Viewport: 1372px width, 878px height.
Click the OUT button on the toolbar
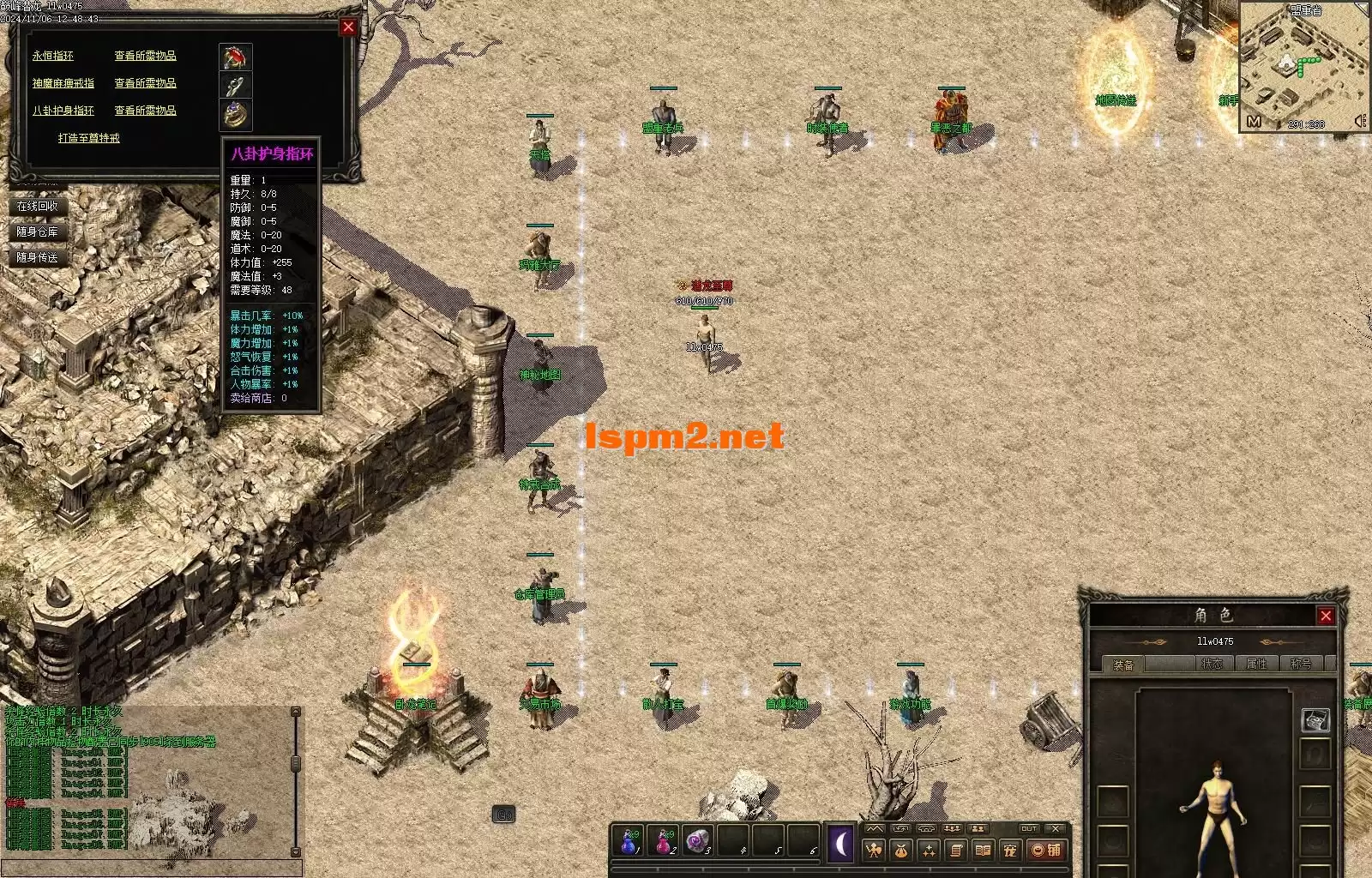coord(1029,829)
